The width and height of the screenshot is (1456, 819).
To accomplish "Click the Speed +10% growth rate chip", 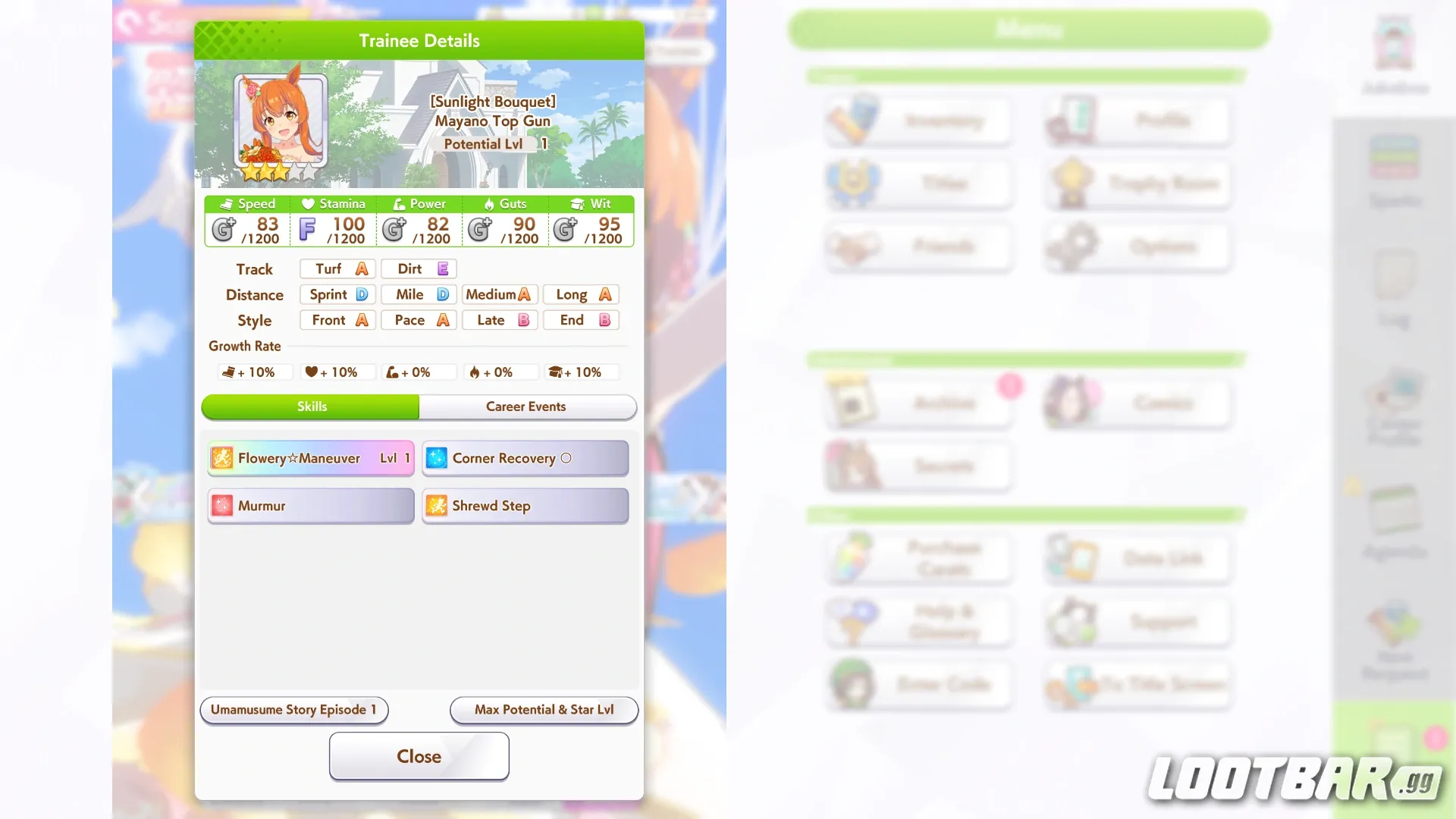I will (254, 372).
